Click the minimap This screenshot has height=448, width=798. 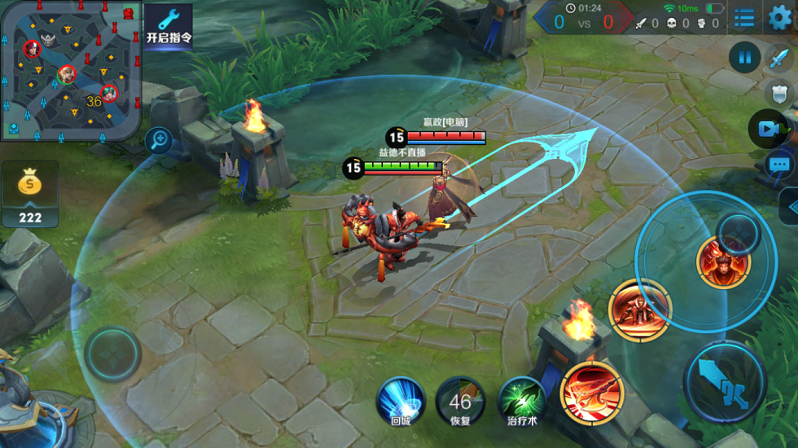tap(69, 70)
